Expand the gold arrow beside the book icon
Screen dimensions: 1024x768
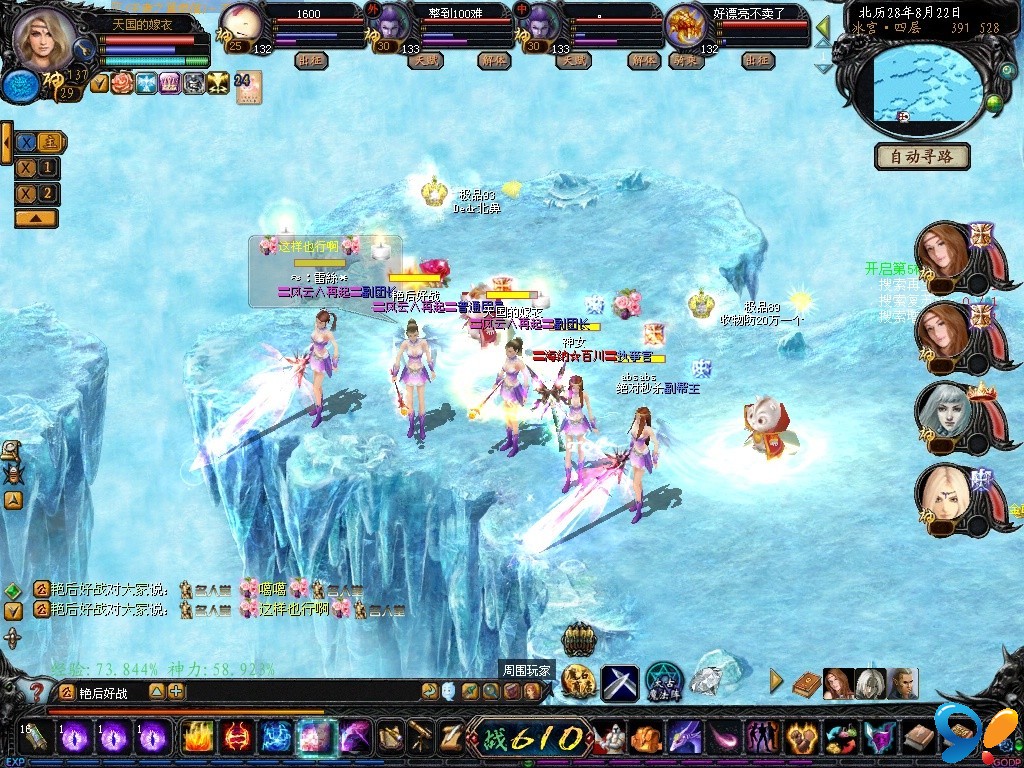point(776,682)
